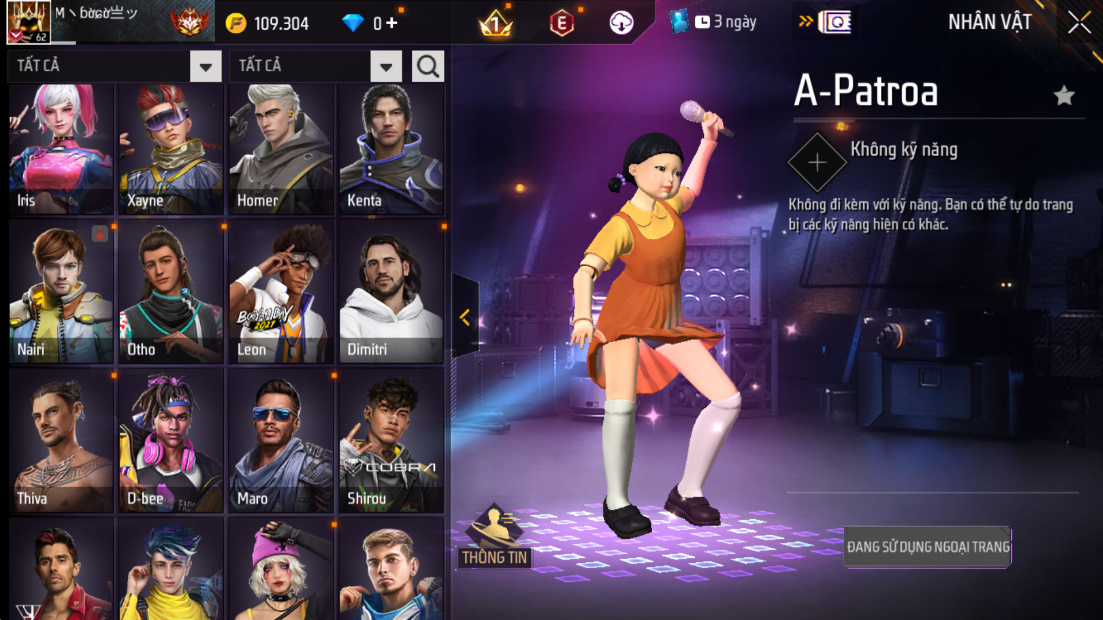Pick the Maro character tile

point(280,440)
